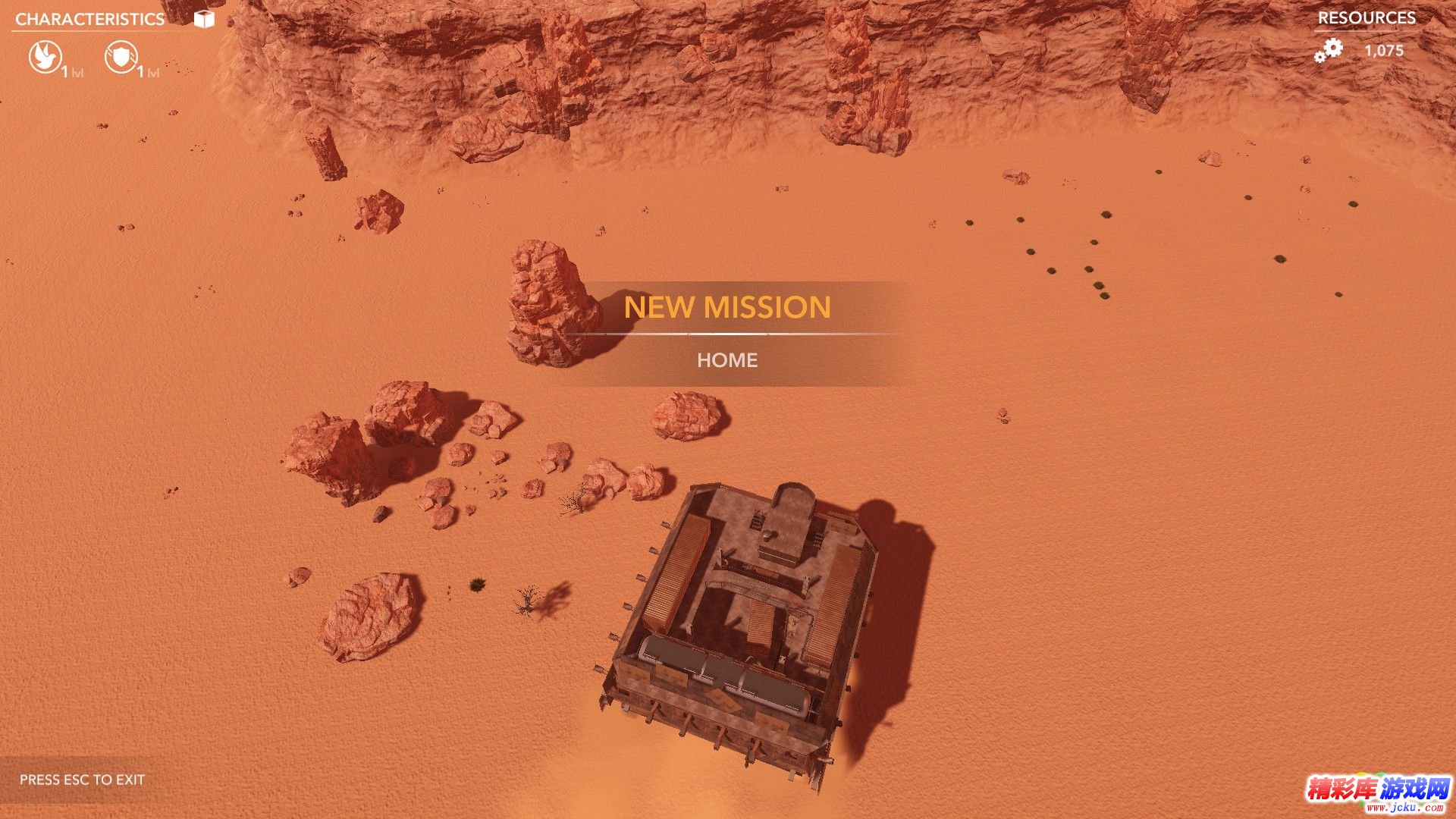The image size is (1456, 819).
Task: Click the gears icon under Resources
Action: tap(1329, 51)
